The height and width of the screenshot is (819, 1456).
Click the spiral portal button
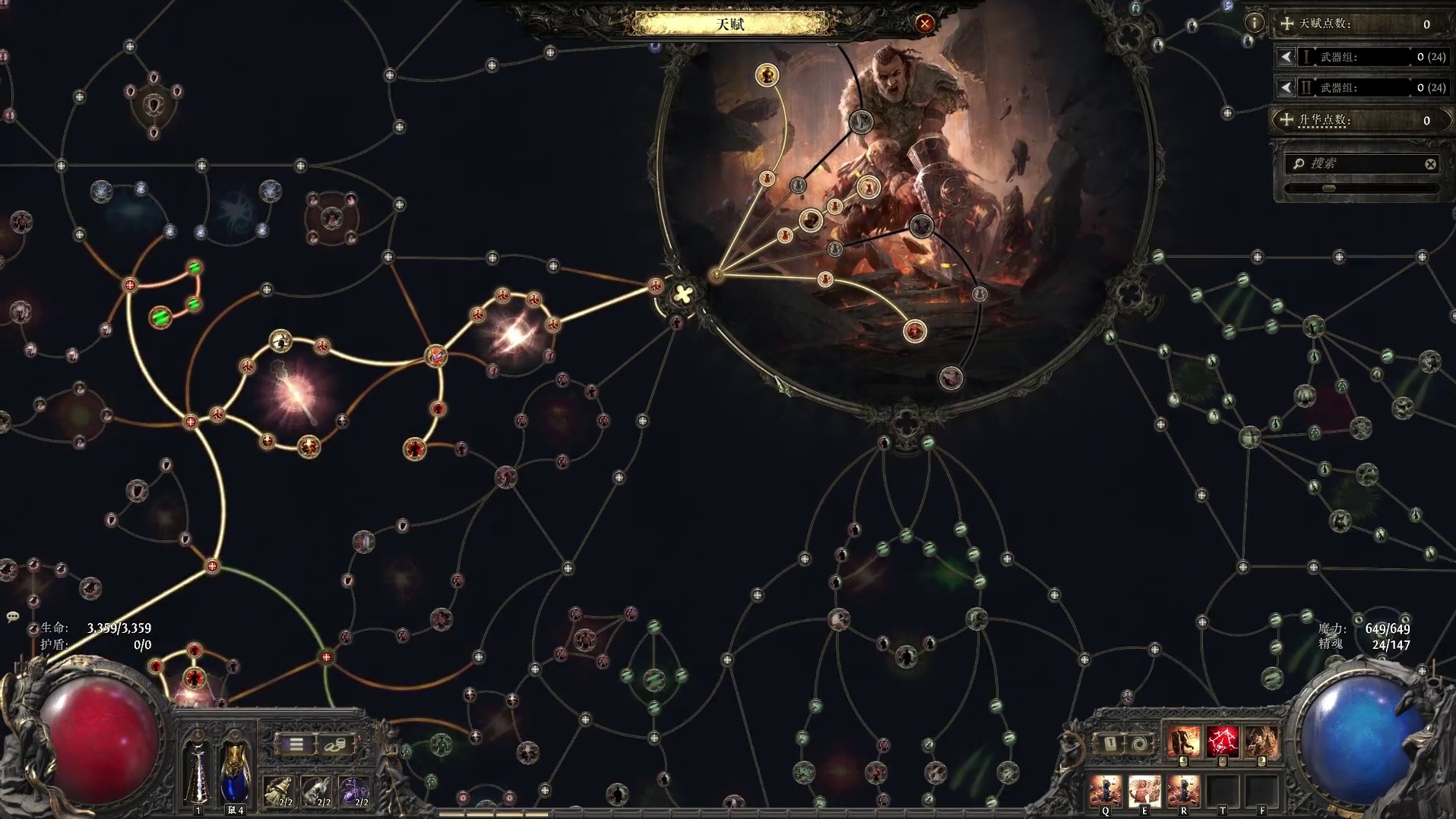click(1139, 743)
